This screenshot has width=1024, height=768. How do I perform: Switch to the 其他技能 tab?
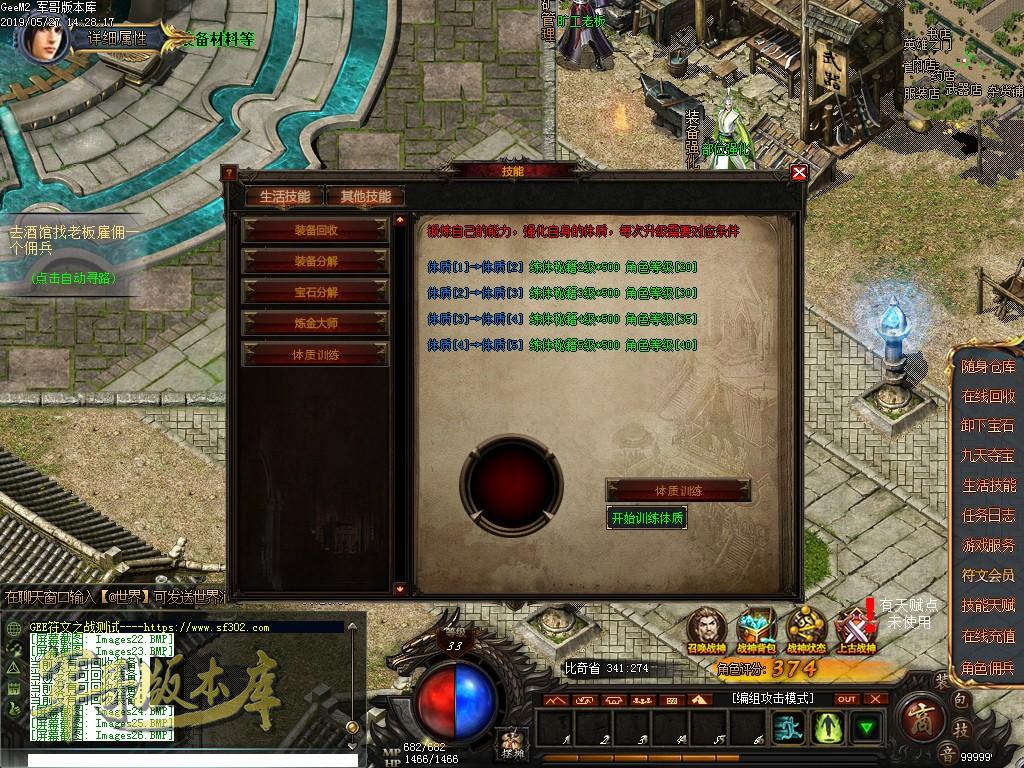tap(365, 197)
